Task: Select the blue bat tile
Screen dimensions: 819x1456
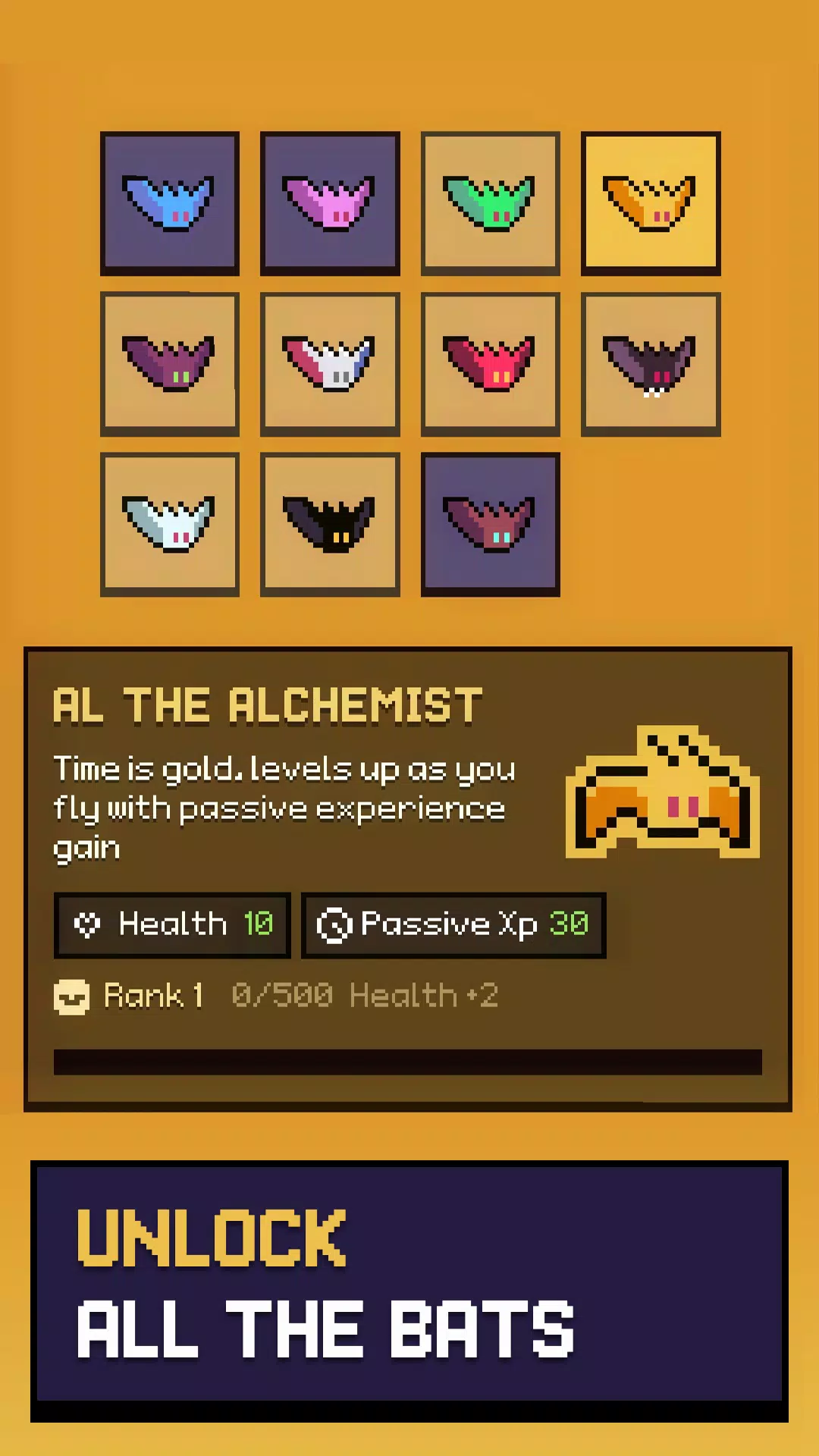Action: pyautogui.click(x=170, y=203)
